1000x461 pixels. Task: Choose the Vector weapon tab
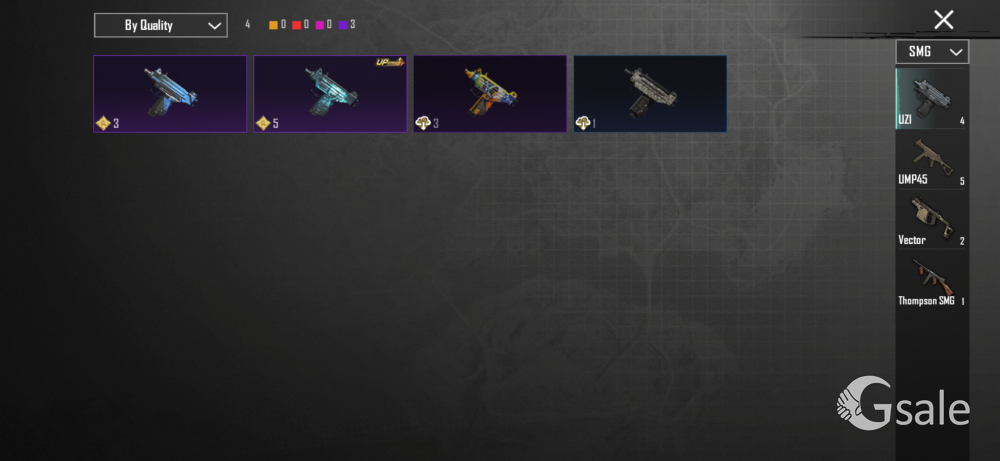point(932,220)
